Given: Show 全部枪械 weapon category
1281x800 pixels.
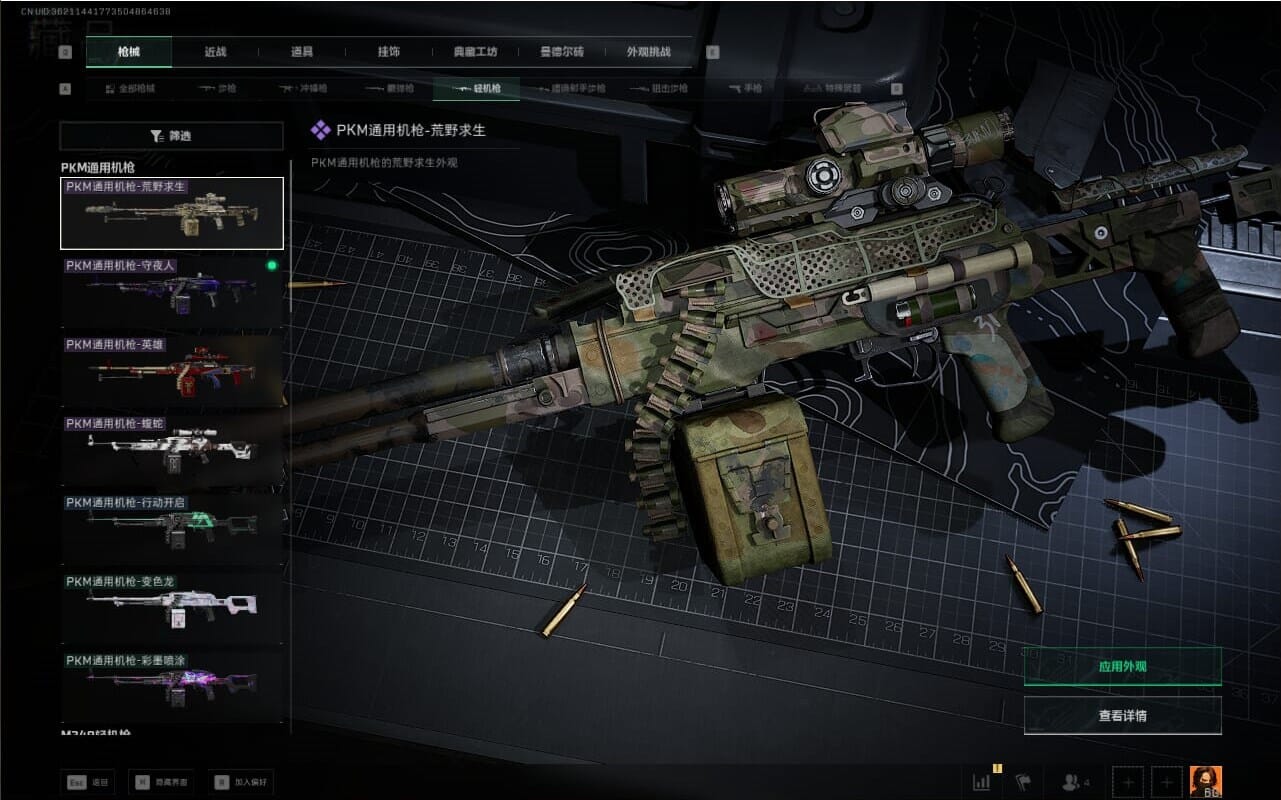Looking at the screenshot, I should click(130, 89).
